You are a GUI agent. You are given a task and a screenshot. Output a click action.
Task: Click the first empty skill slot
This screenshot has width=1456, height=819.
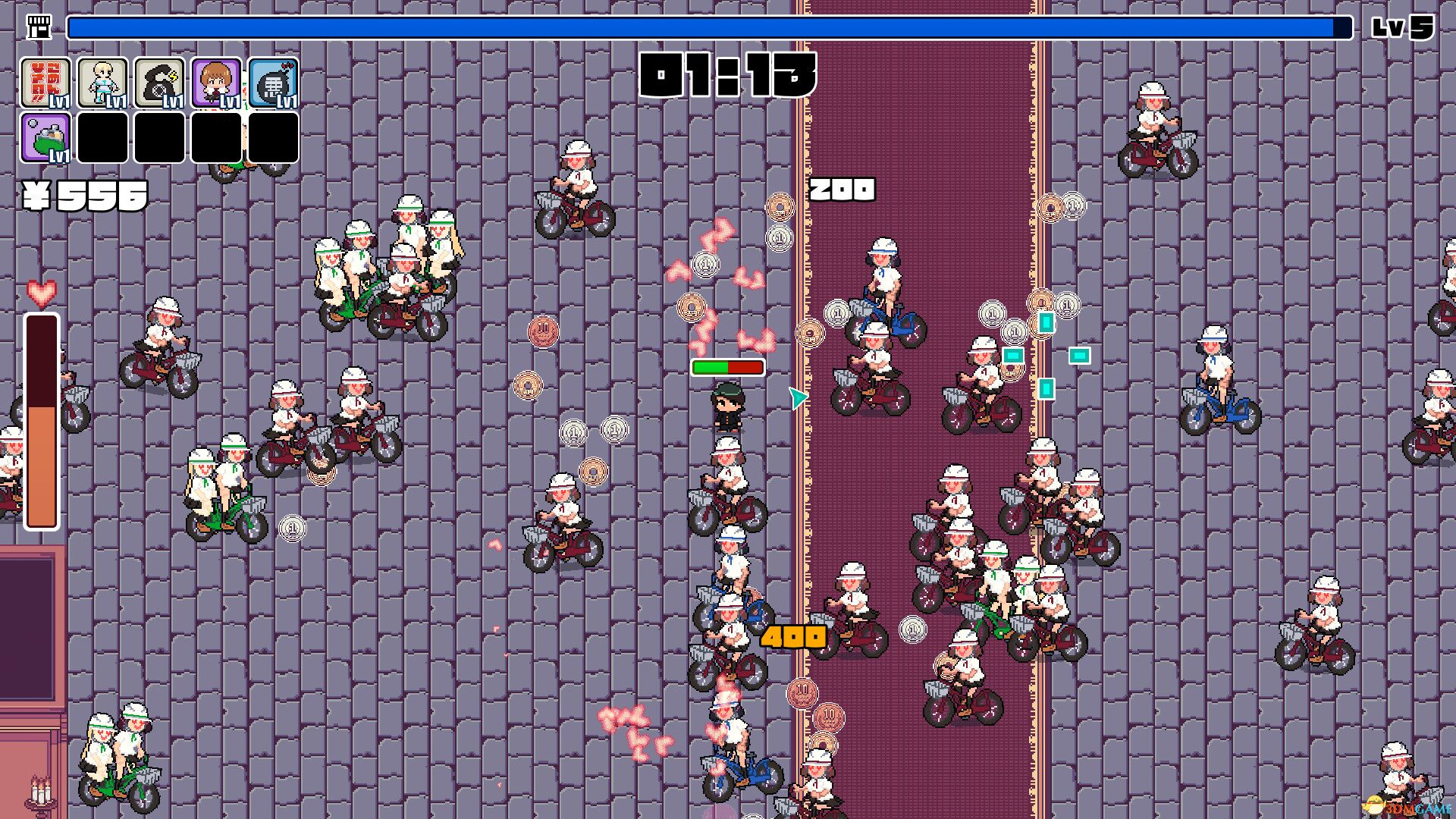(x=103, y=138)
